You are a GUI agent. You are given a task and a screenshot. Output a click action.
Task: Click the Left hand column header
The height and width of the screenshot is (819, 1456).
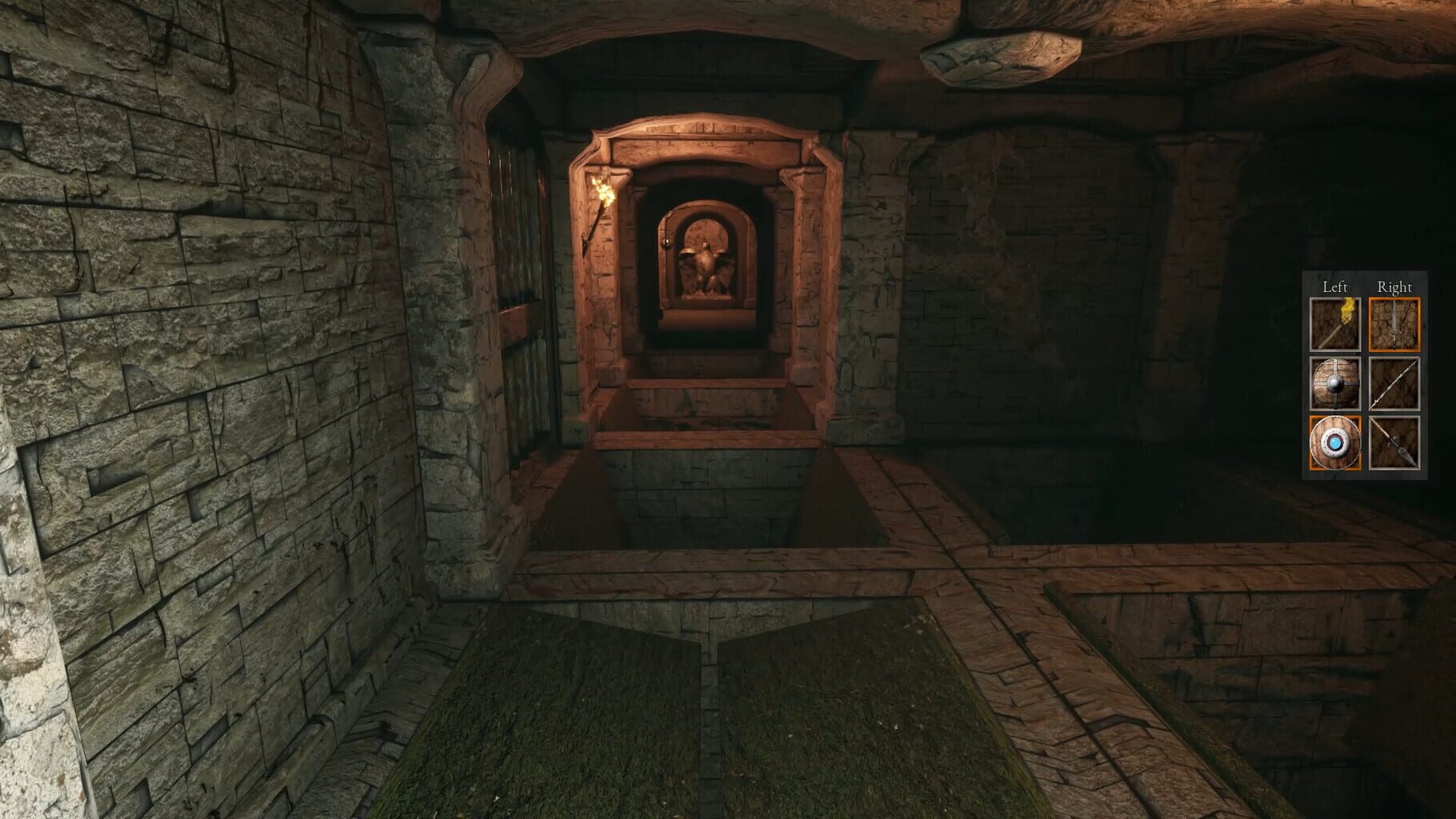pos(1335,288)
